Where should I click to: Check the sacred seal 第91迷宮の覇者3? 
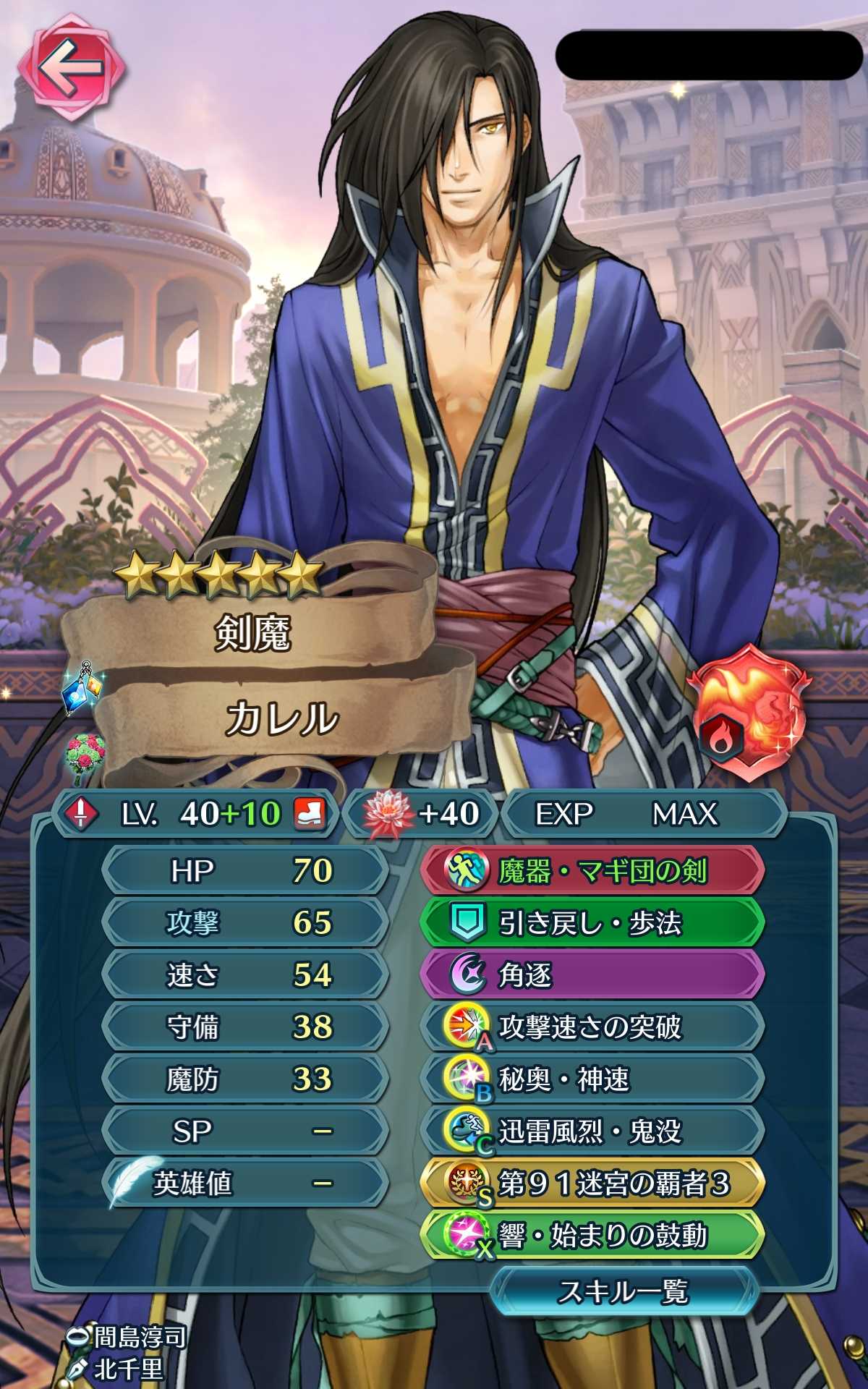pos(592,1184)
